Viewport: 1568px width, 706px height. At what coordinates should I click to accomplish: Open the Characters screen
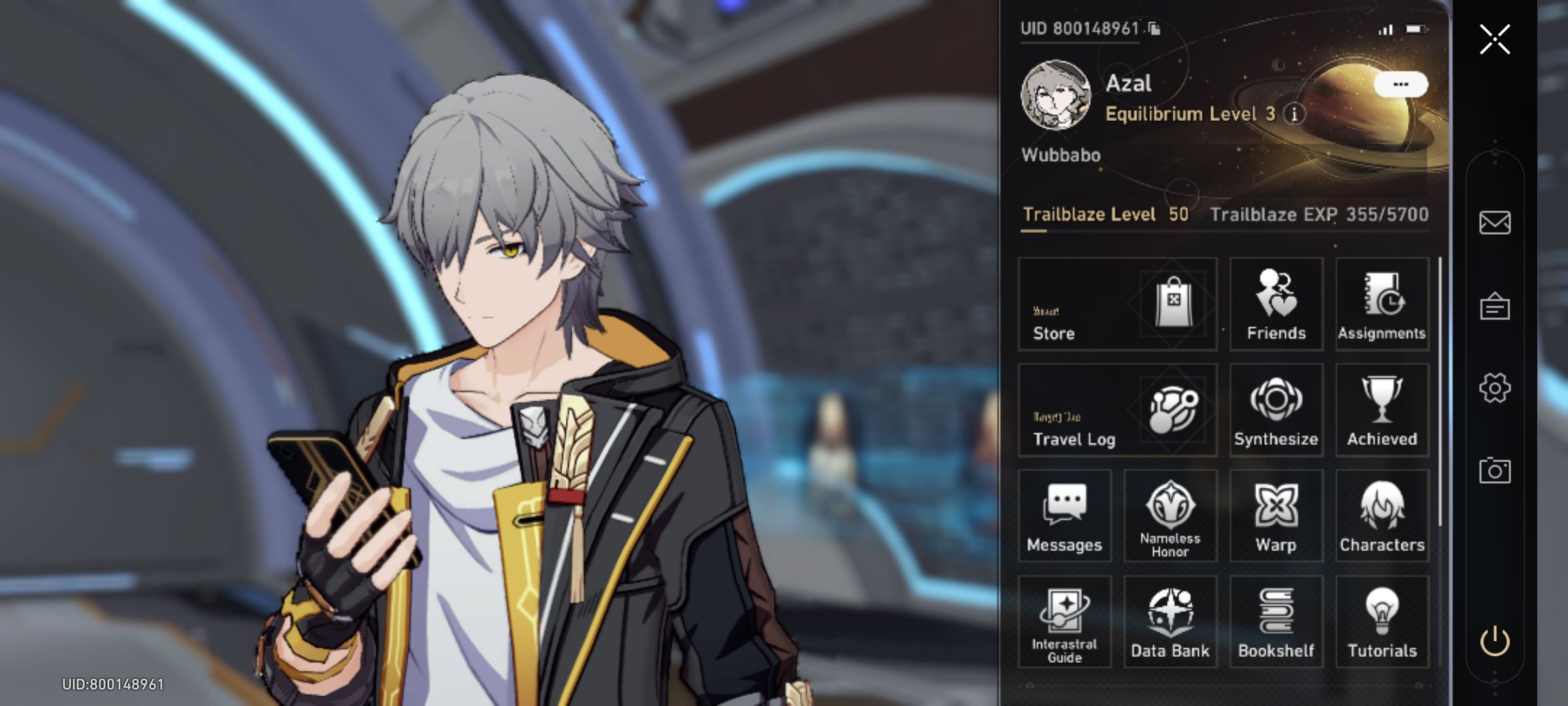click(1382, 516)
